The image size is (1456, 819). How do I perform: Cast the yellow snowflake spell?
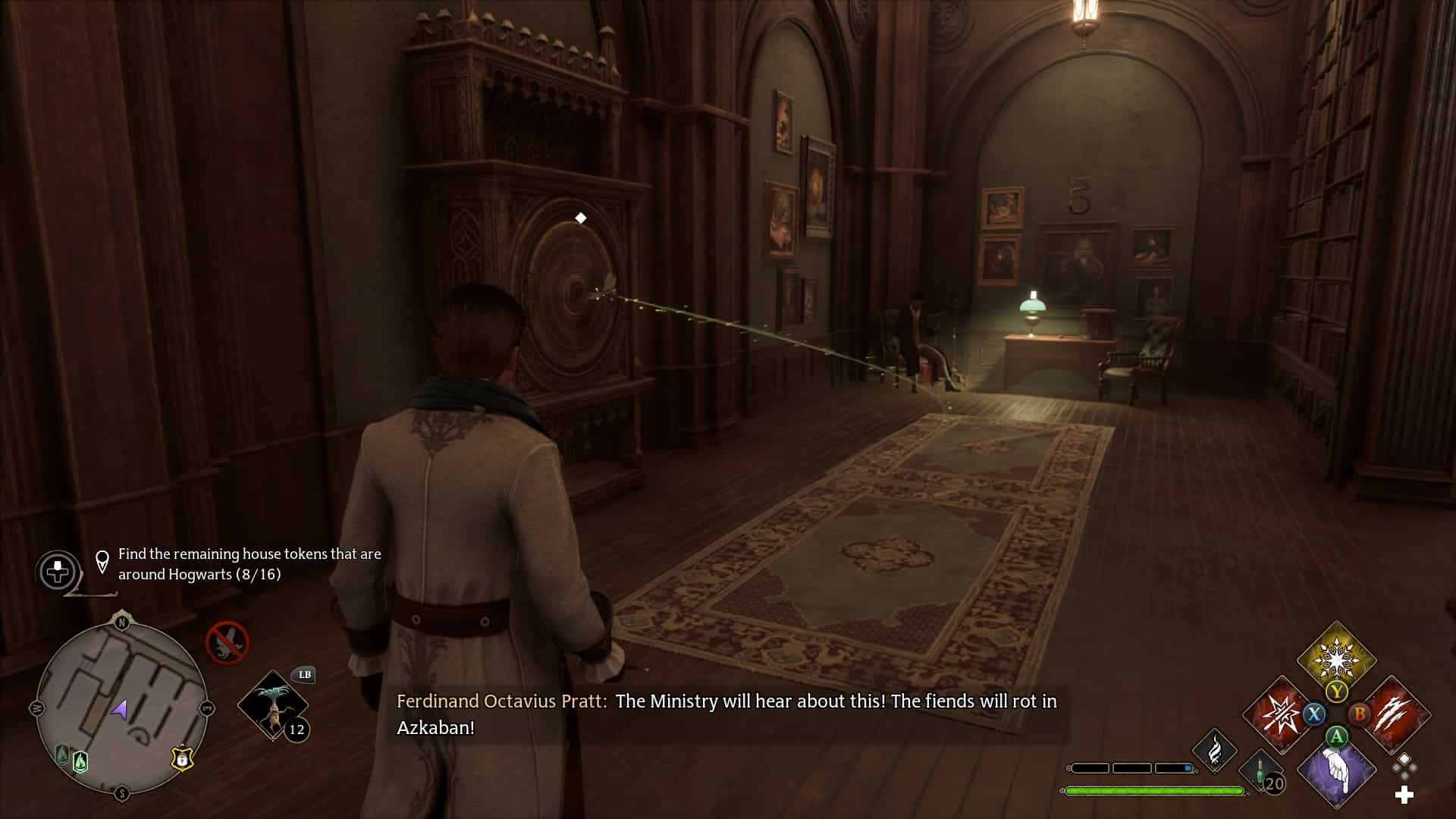1336,658
